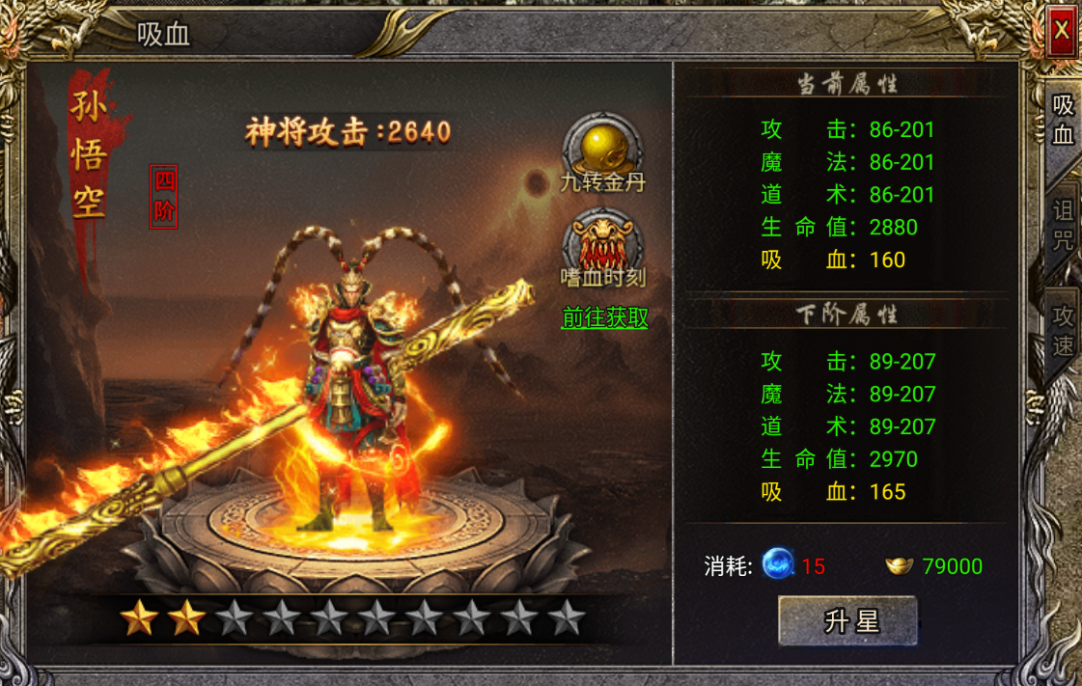The image size is (1082, 686).
Task: Select the 九转金丹 golden pill icon
Action: click(x=602, y=146)
